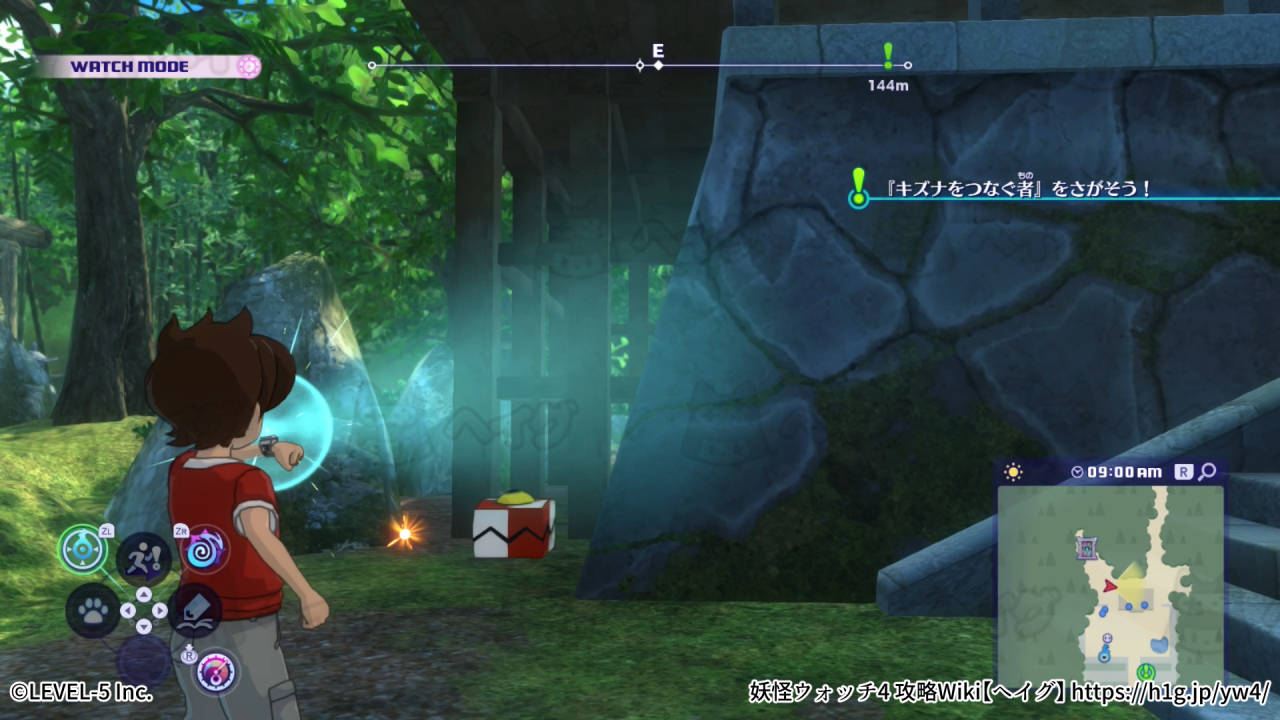
Task: Select the green quest marker on minimap
Action: pos(1146,672)
